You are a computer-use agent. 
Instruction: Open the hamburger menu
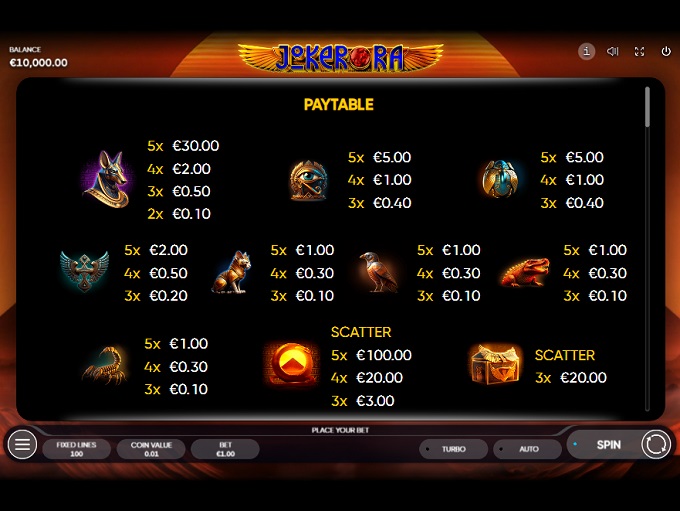click(22, 445)
